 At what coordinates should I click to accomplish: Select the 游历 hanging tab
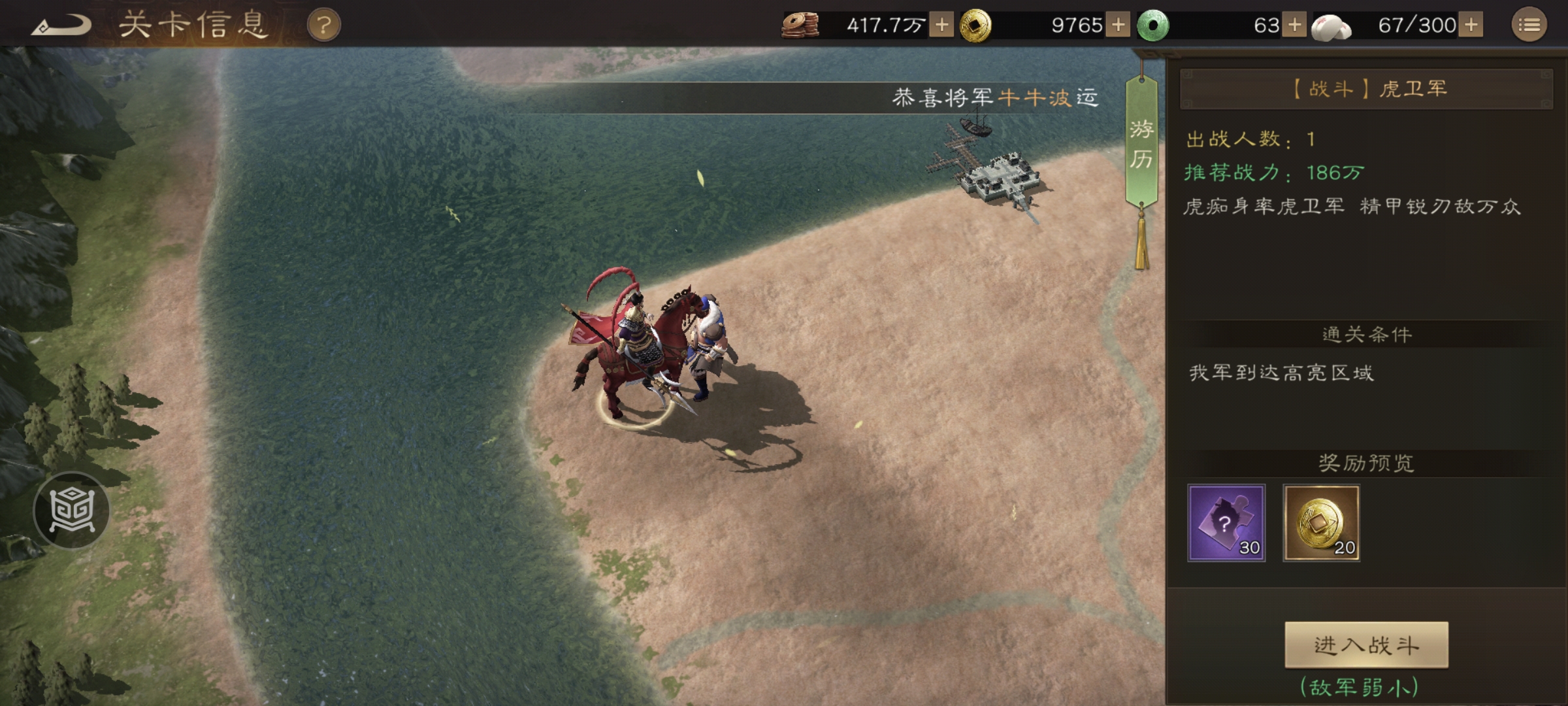pos(1141,144)
